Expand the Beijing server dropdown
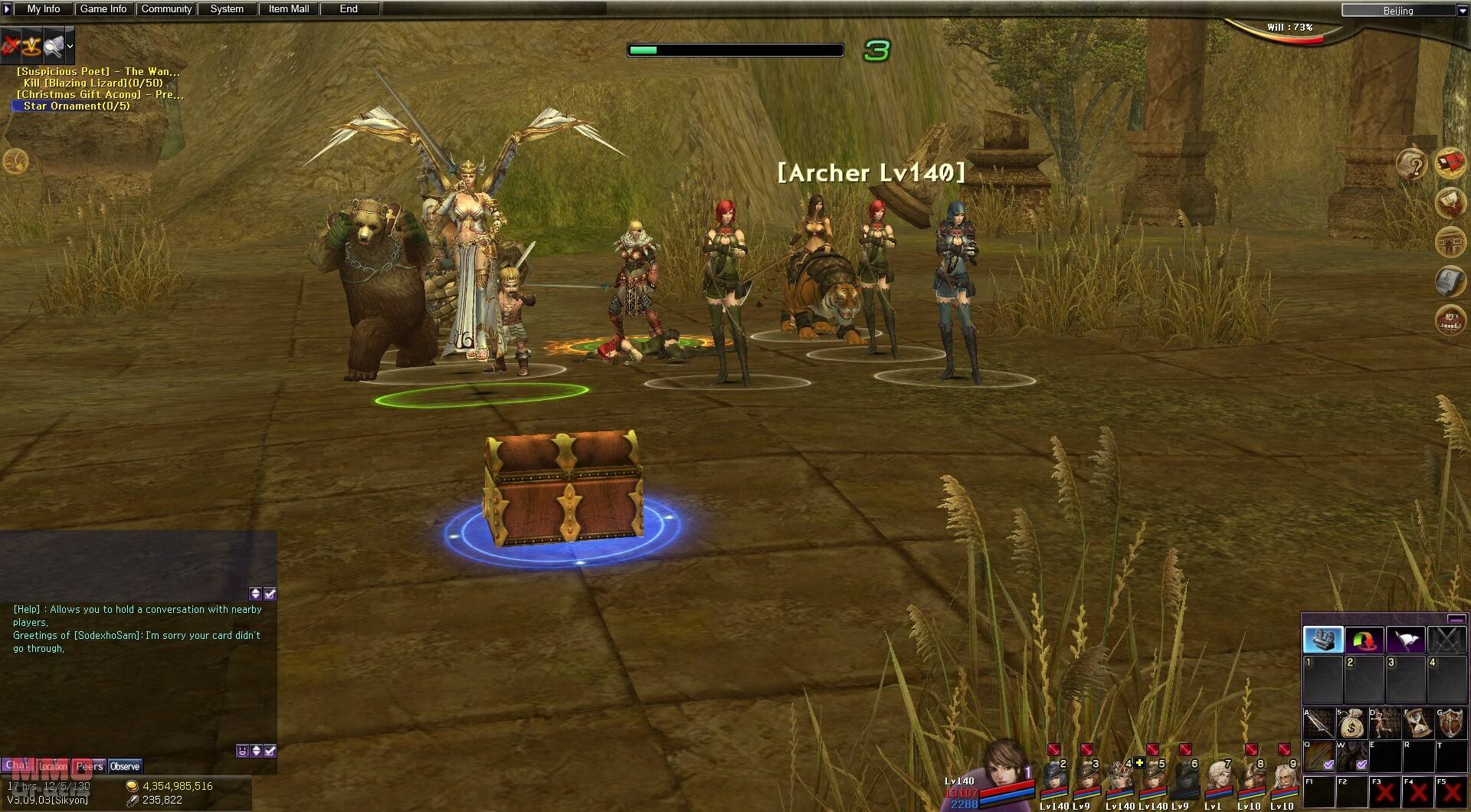Screen dimensions: 1471x812 [x=1460, y=11]
